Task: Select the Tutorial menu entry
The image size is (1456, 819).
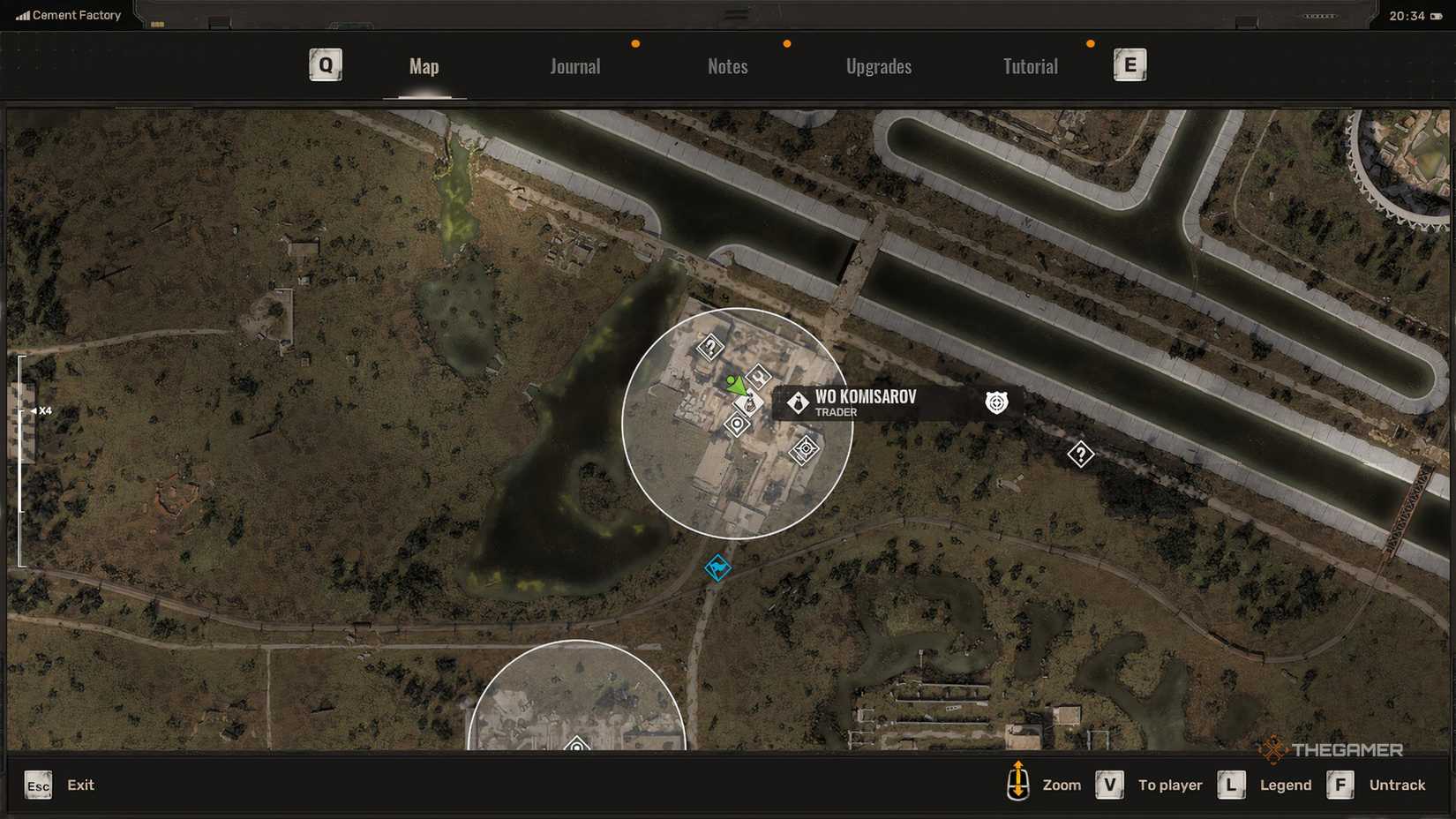Action: tap(1030, 66)
